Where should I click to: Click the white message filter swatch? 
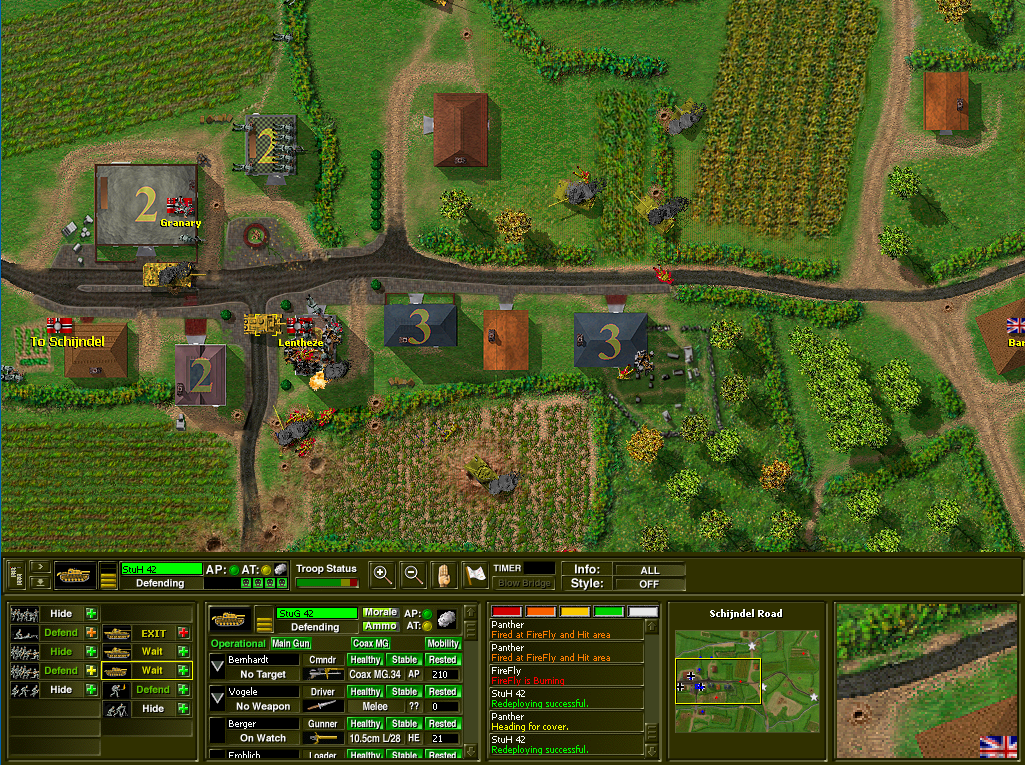point(642,611)
